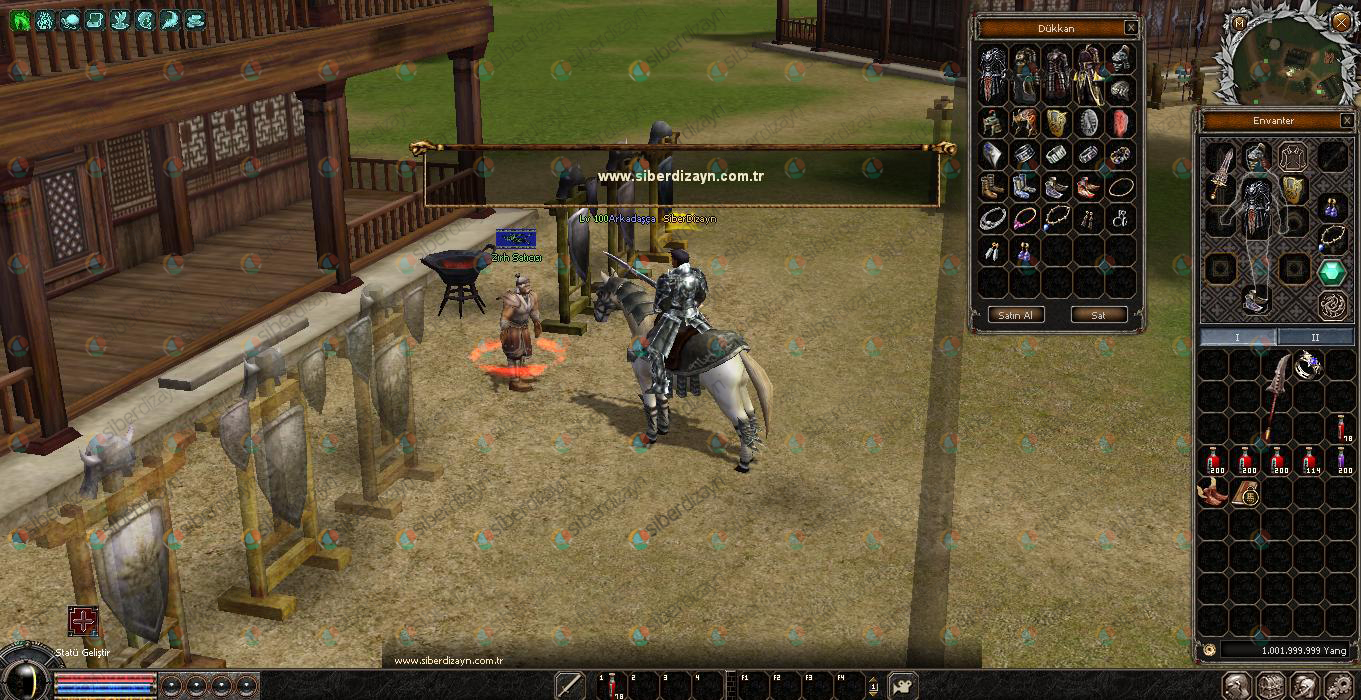Click the Sat sell button

(x=1098, y=314)
